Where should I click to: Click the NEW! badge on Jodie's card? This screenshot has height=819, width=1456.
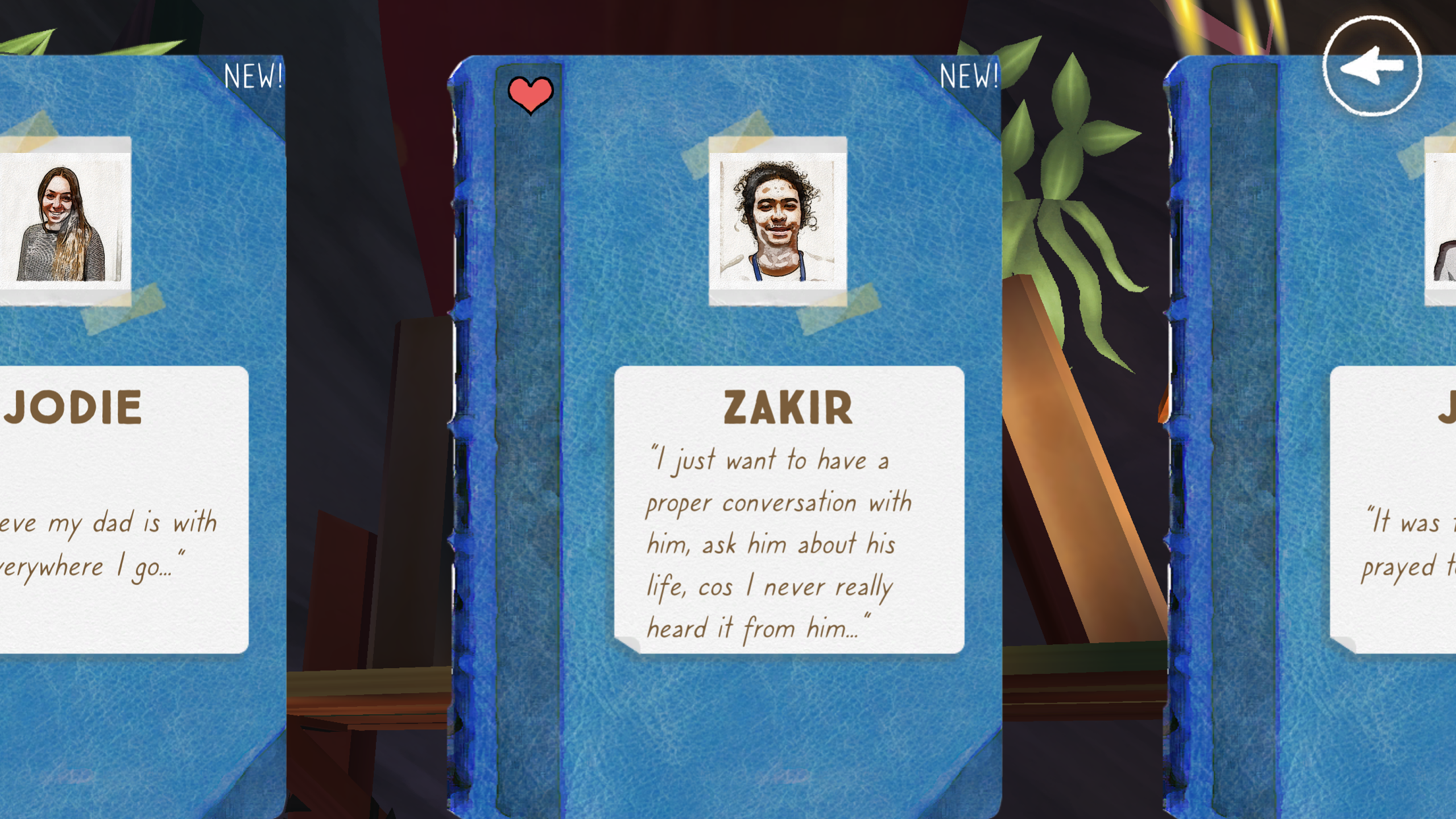click(254, 76)
